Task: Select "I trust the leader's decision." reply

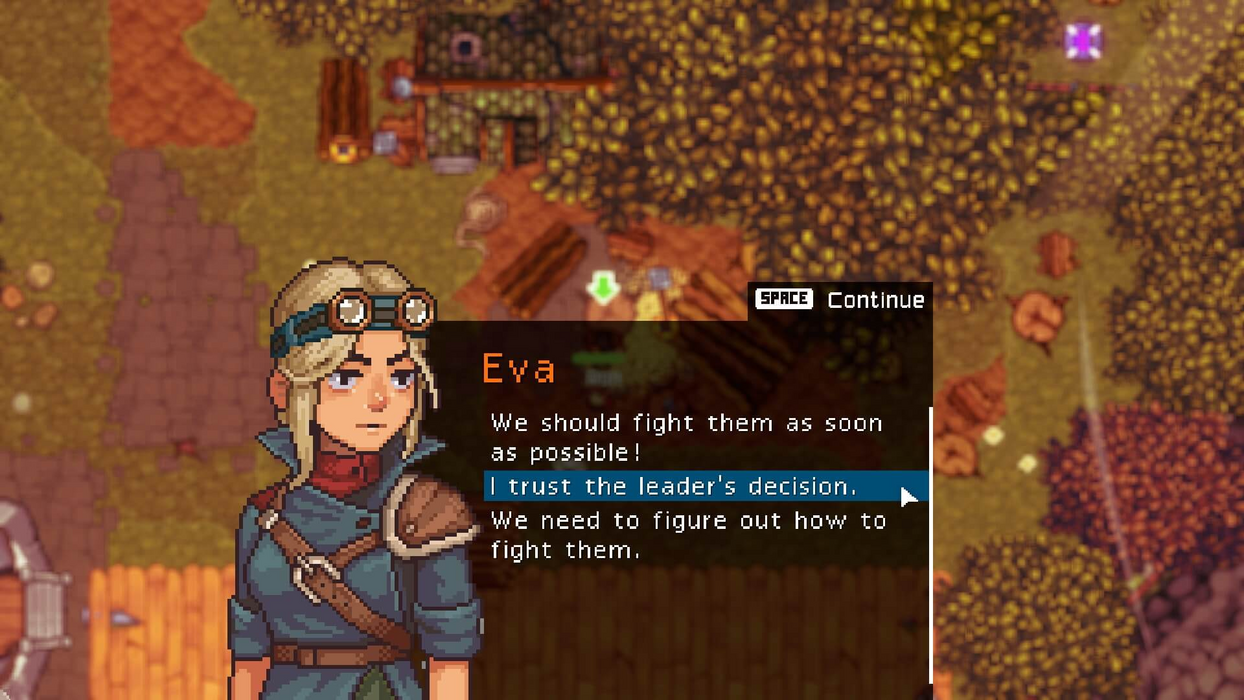Action: pos(673,487)
